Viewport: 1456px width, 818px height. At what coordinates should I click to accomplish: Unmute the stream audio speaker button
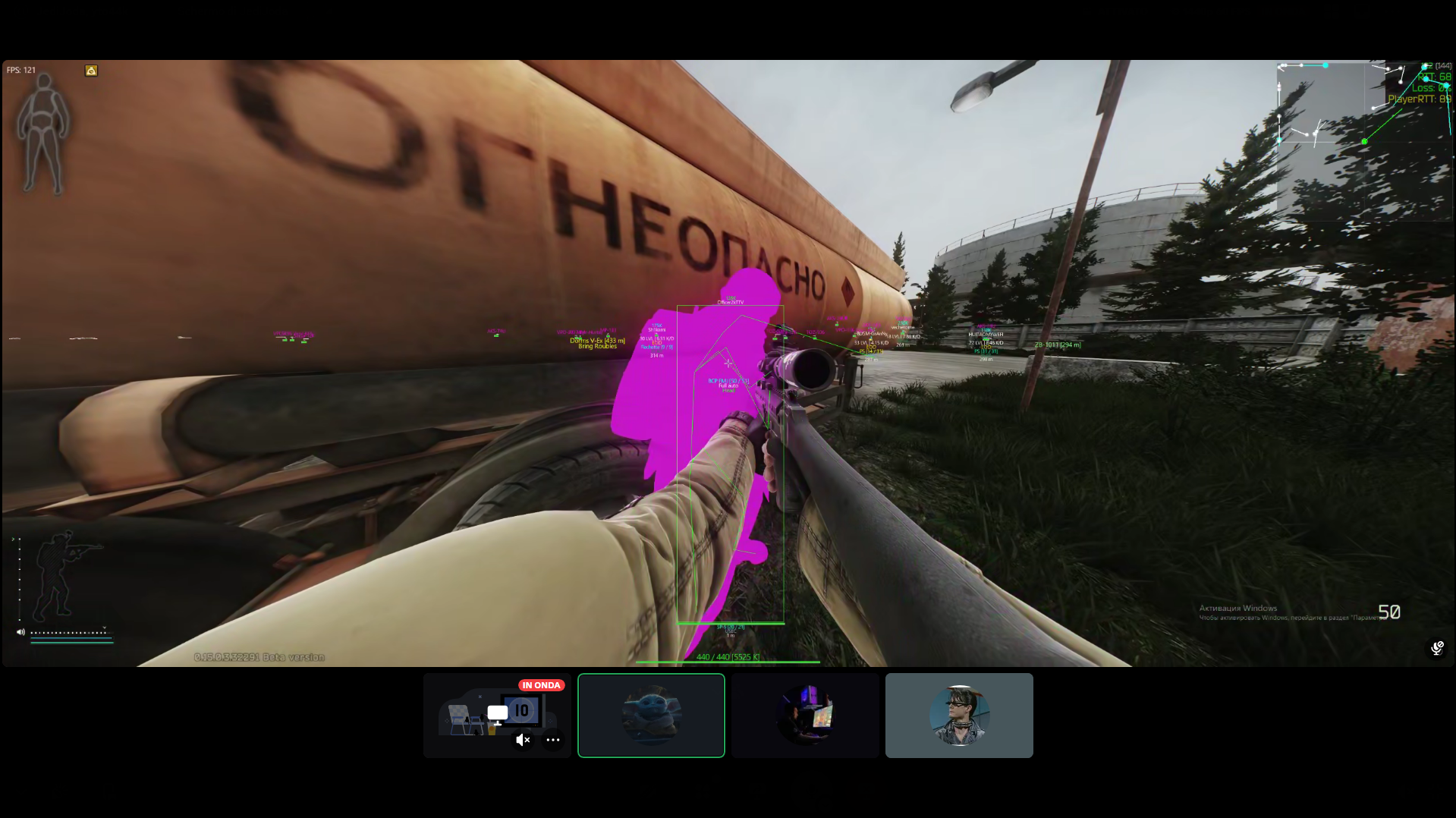point(523,740)
